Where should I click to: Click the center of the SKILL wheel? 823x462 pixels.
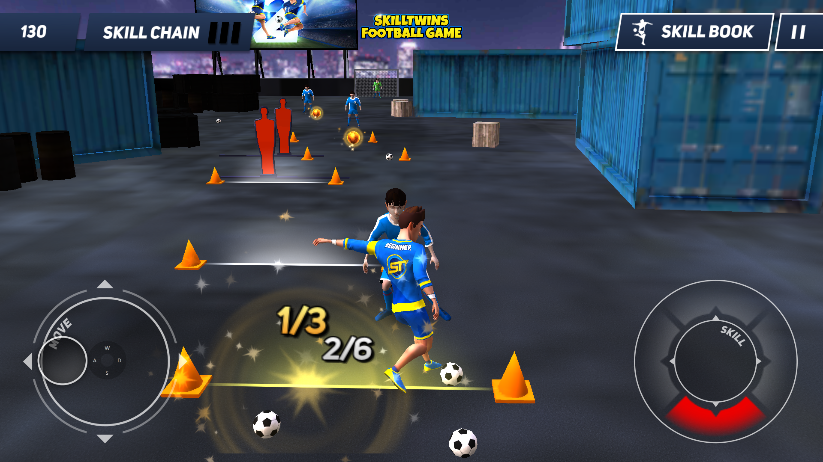(715, 361)
